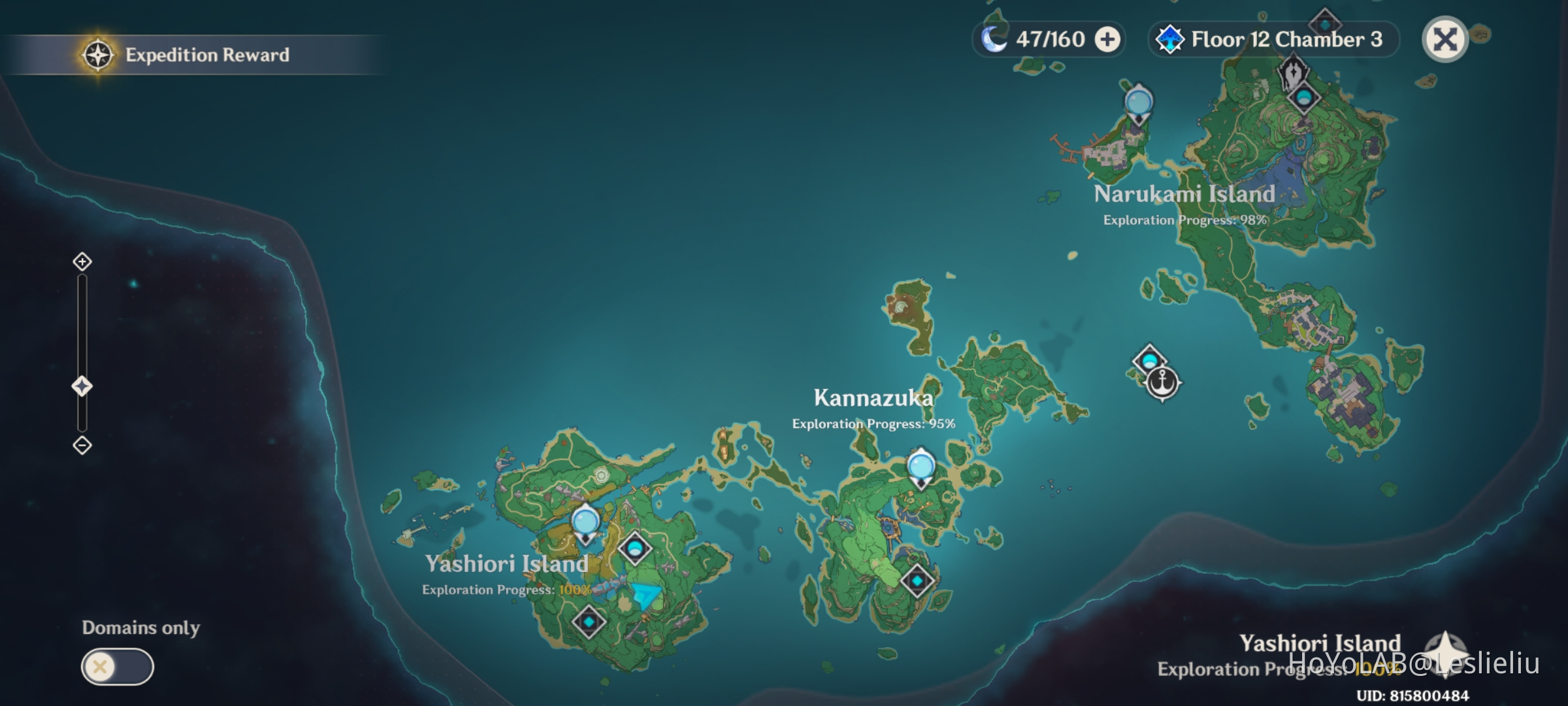
Task: Open the teleport waypoint on Yashiori Island
Action: click(586, 522)
